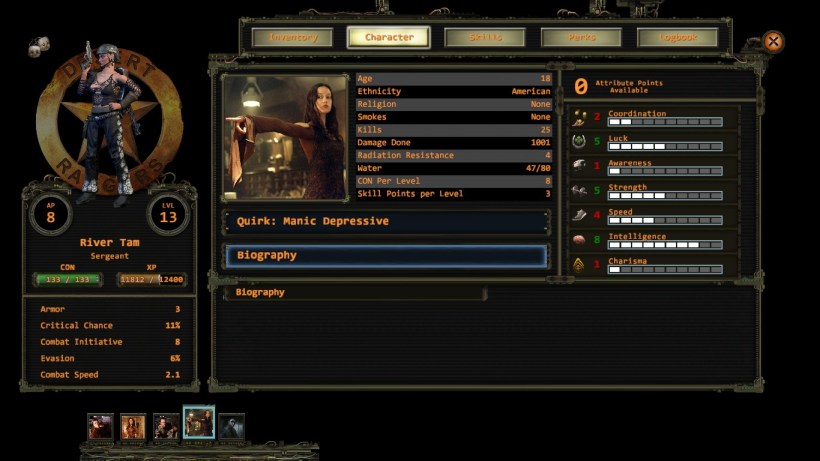Click the Quirk: Manic Depressive bar

click(386, 221)
